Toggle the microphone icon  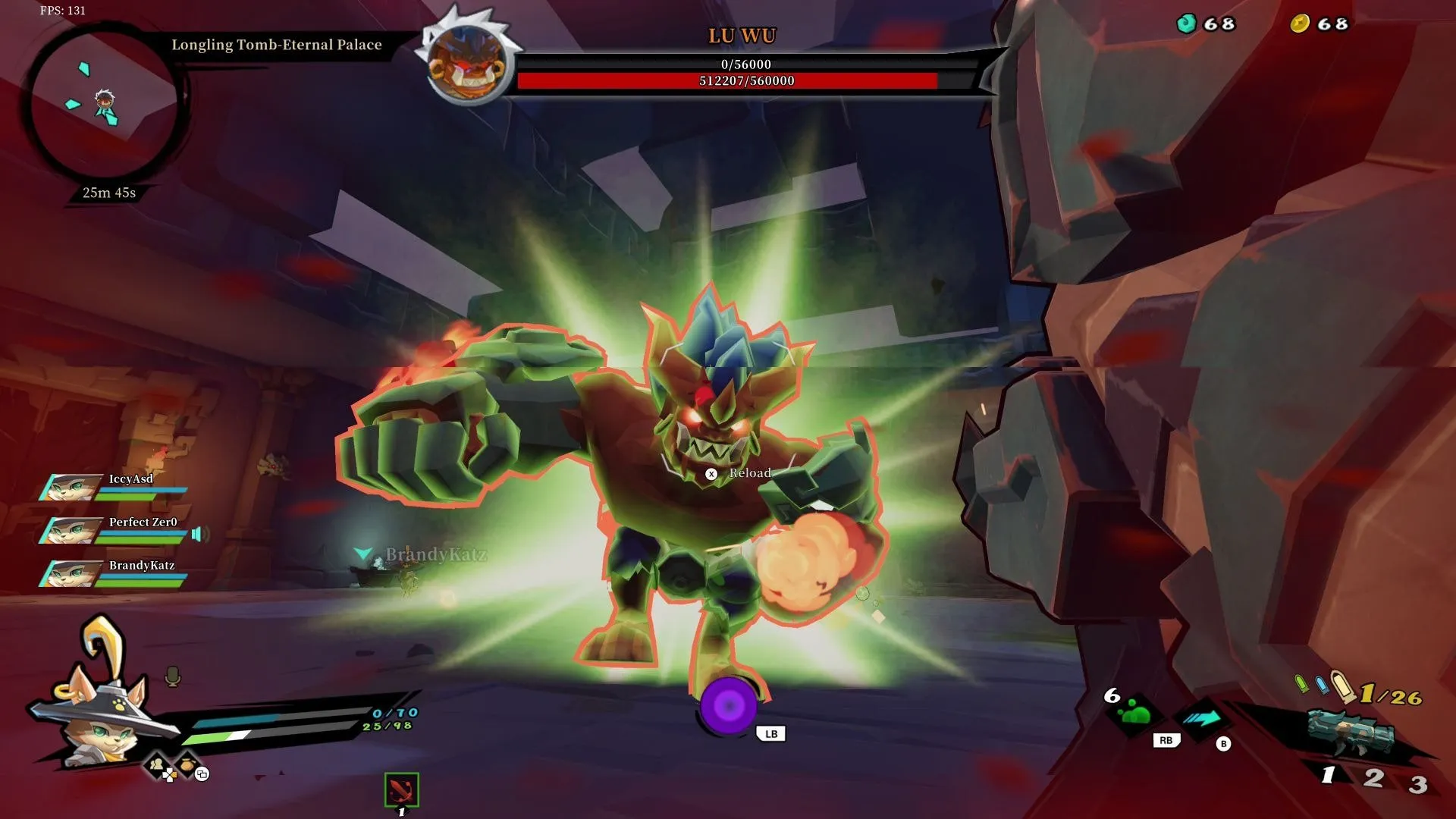173,676
